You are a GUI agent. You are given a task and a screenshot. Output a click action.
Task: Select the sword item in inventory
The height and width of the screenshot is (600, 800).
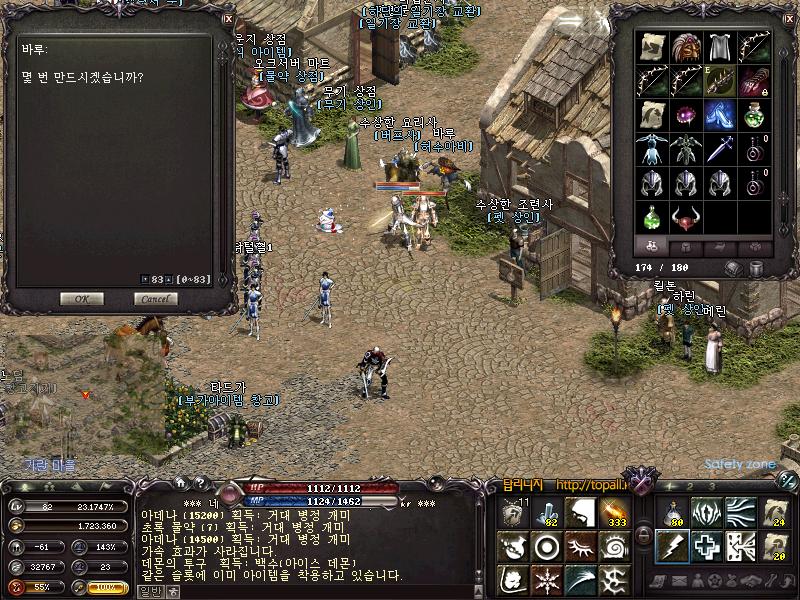(719, 149)
